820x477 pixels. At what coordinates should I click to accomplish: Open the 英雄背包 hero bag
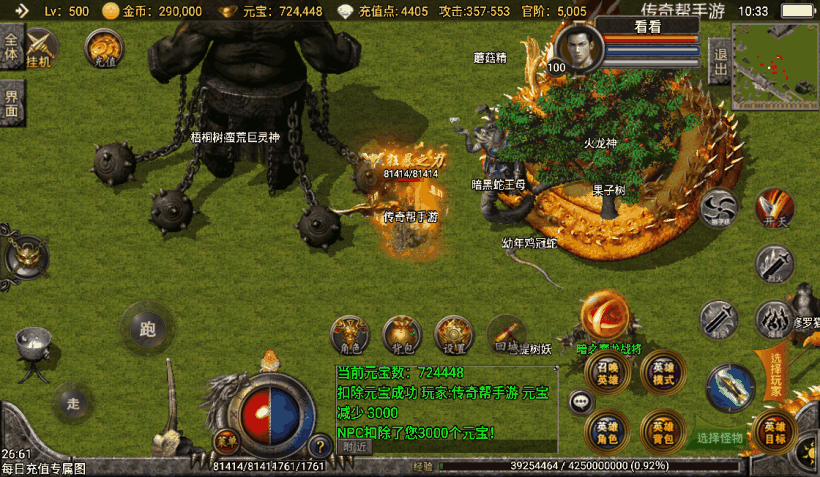(661, 430)
